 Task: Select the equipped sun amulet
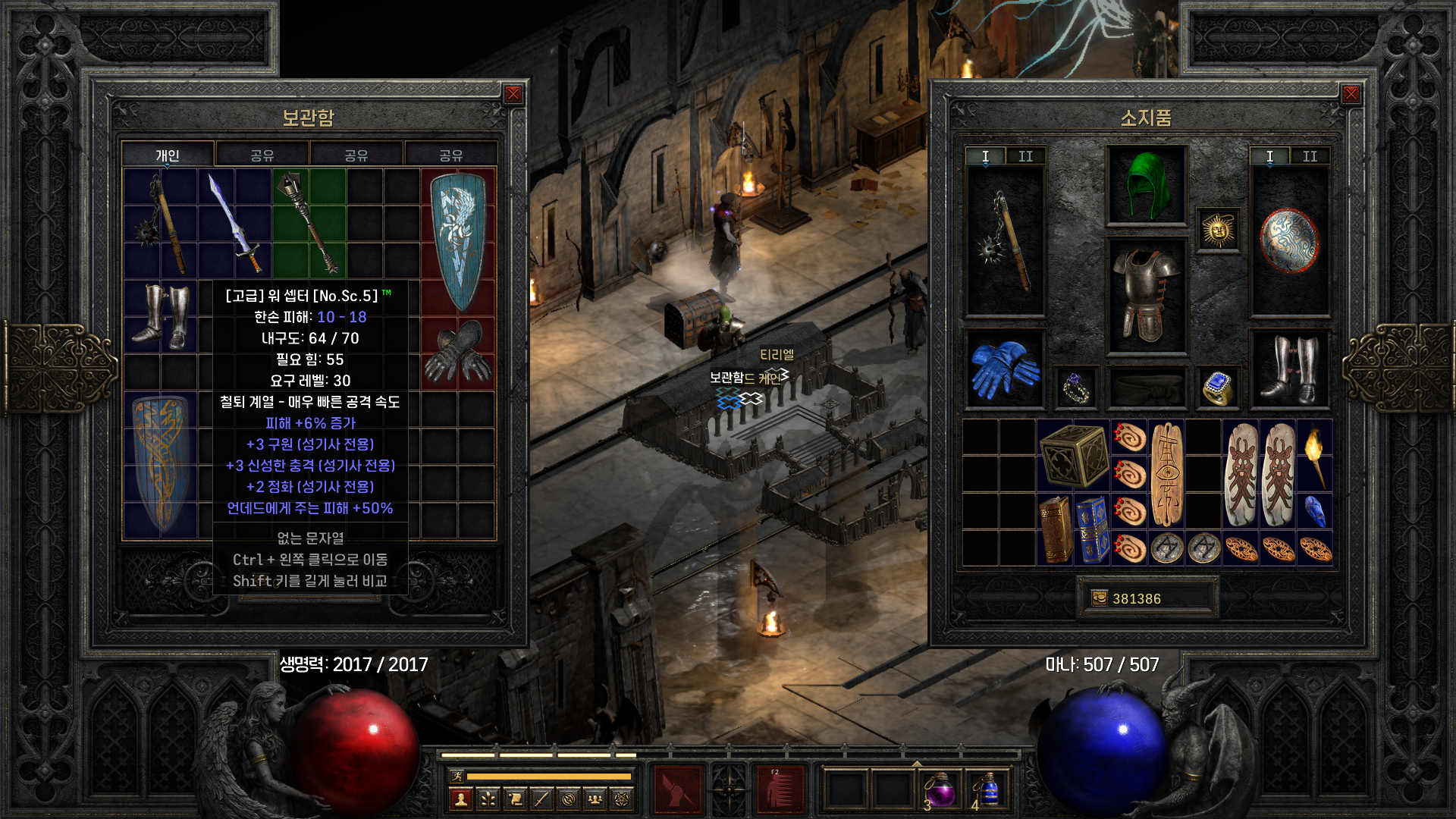click(x=1218, y=230)
